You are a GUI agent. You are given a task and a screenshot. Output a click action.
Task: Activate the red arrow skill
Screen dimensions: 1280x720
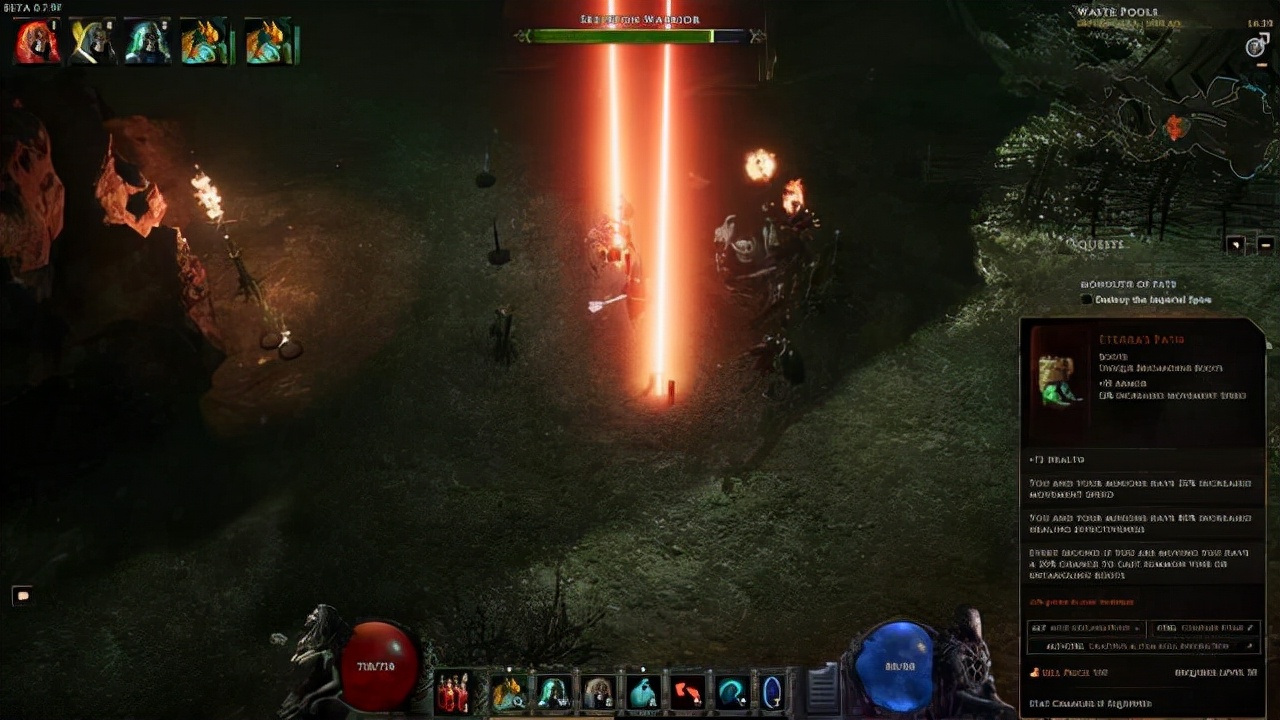pos(686,692)
